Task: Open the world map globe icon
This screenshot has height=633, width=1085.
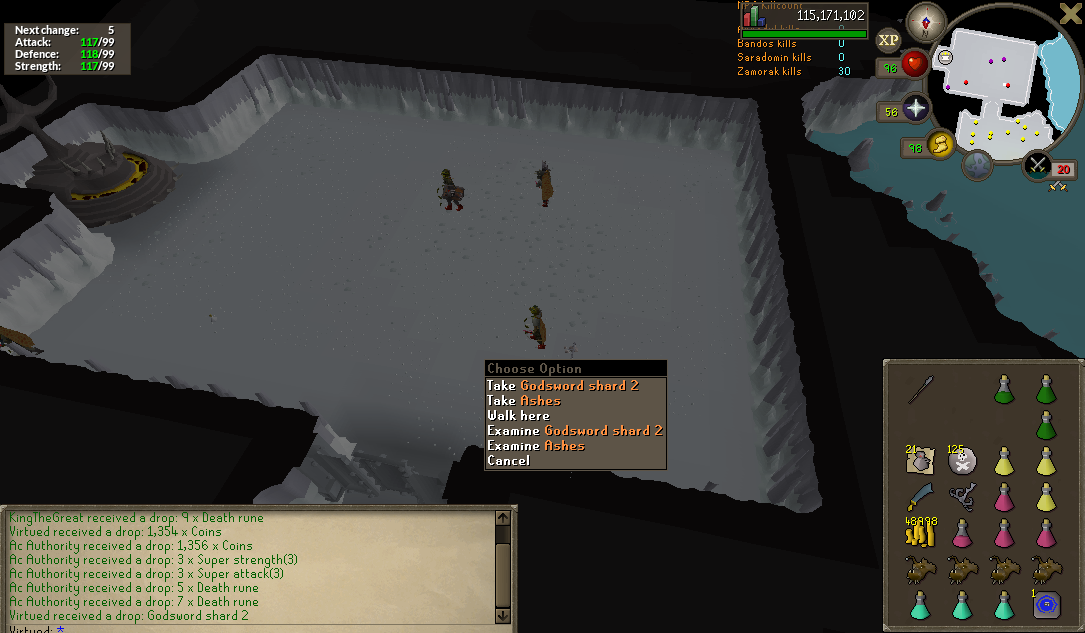Action: (x=979, y=163)
